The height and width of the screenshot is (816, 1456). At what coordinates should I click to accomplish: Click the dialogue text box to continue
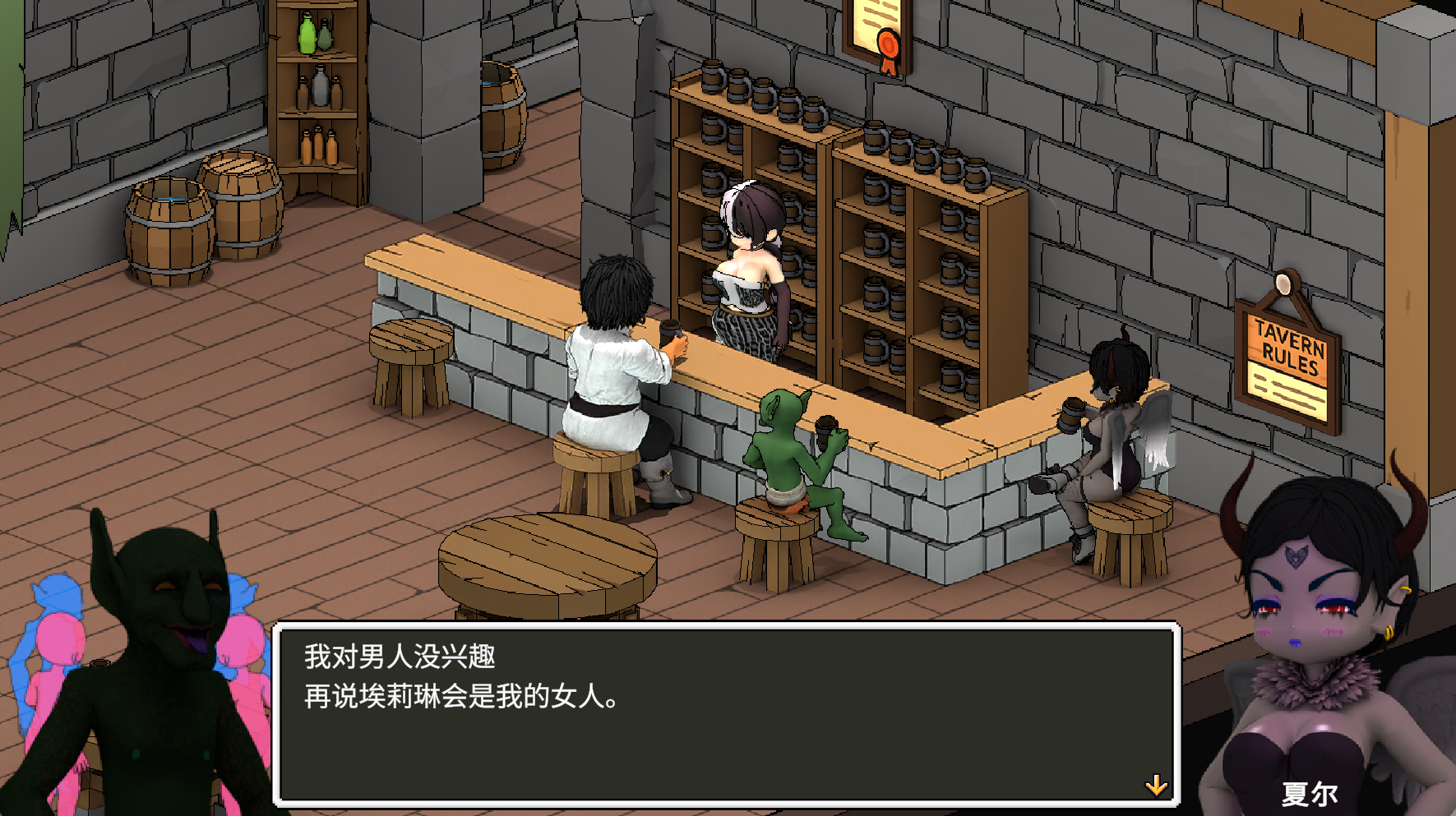pyautogui.click(x=727, y=713)
